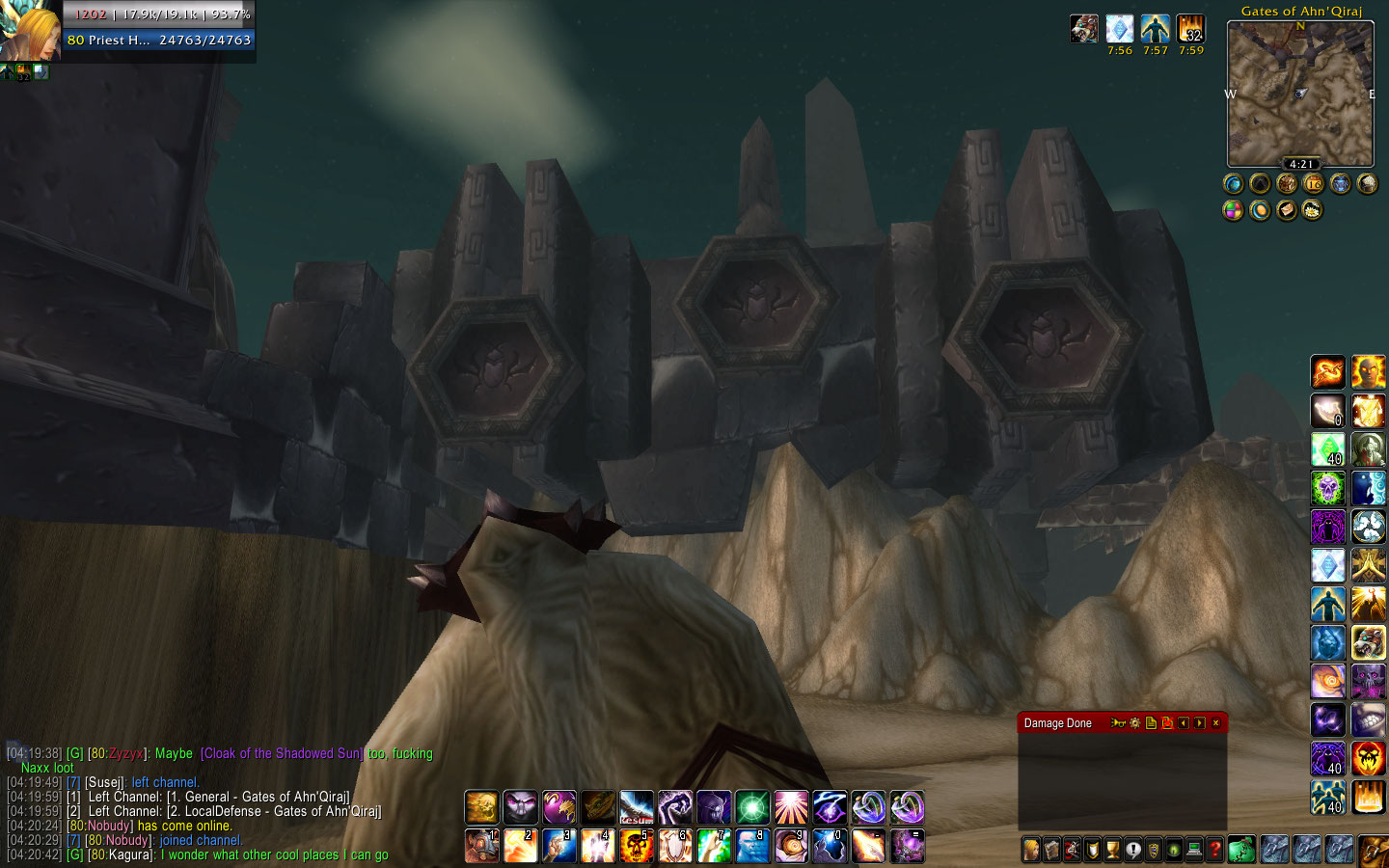The height and width of the screenshot is (868, 1389).
Task: Use the glowing hammer ability on slot 2
Action: pos(520,847)
